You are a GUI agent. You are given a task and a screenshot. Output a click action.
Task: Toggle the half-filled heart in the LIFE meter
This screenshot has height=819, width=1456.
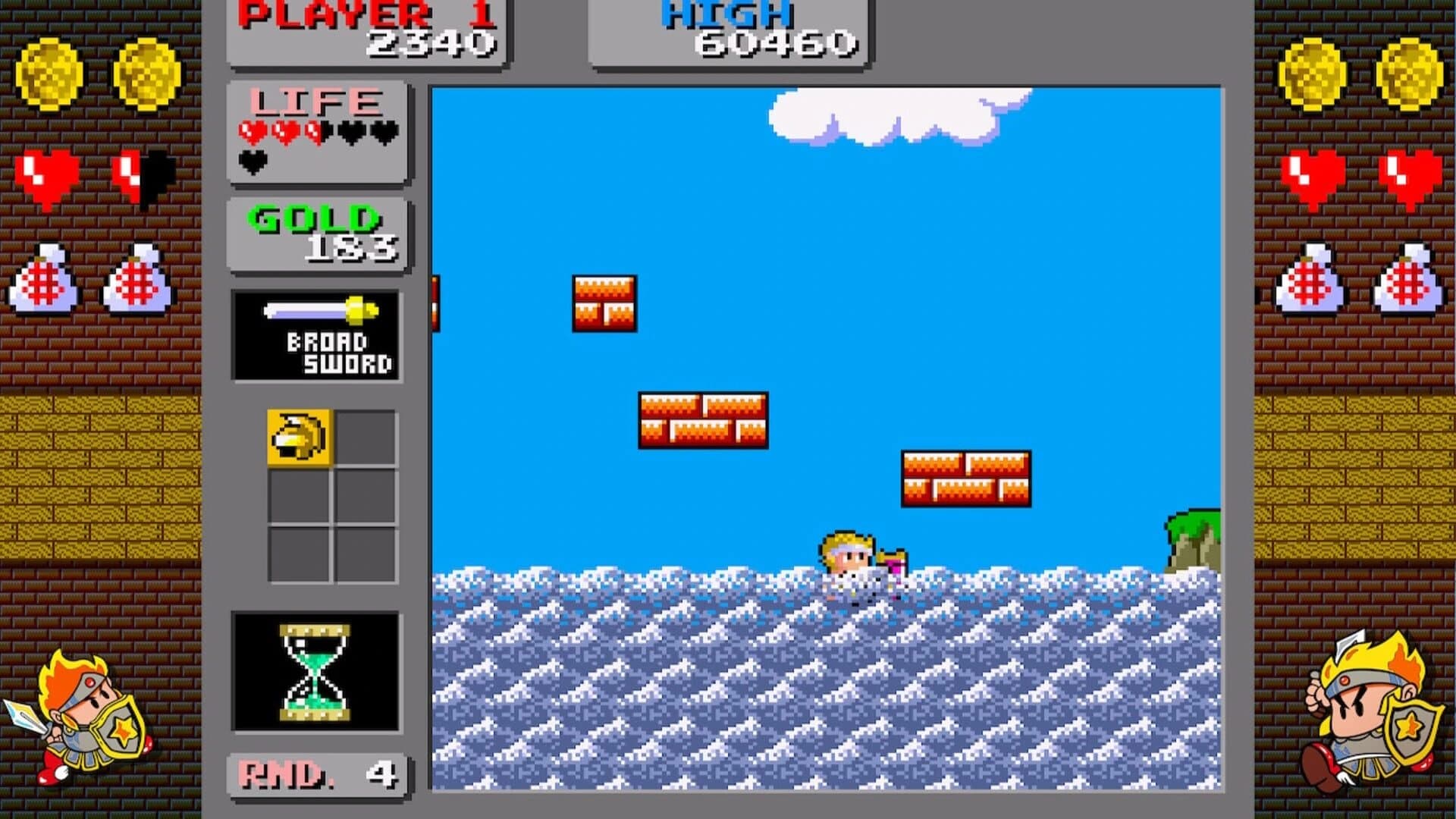[x=315, y=130]
